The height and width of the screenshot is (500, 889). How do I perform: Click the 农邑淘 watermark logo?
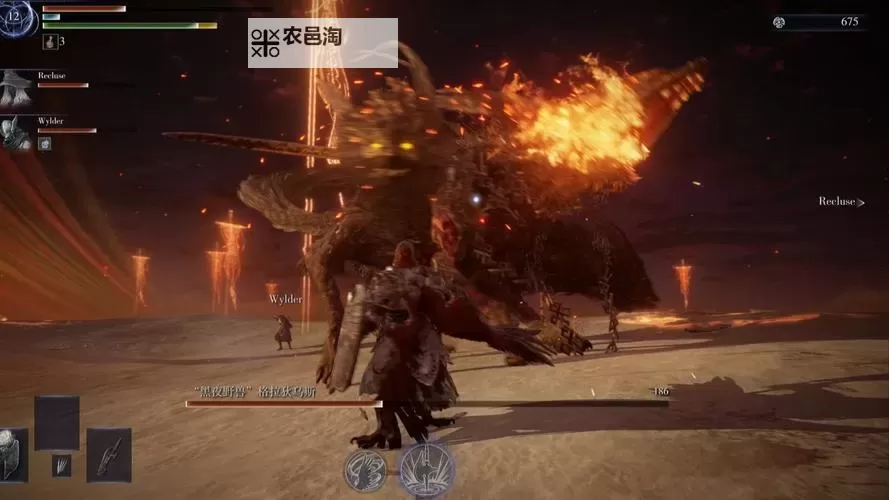click(322, 42)
